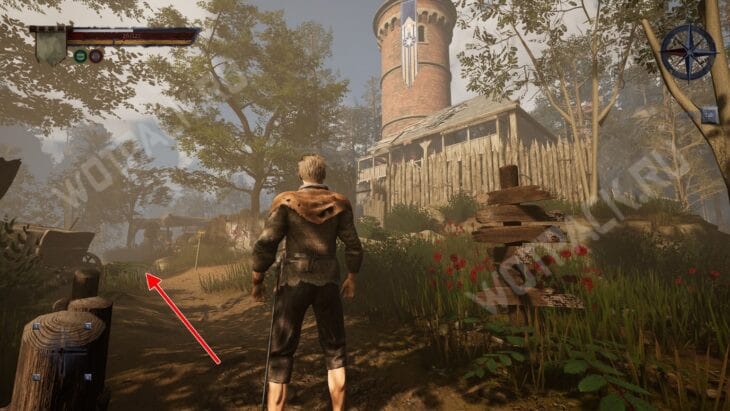Open the character shield banner emblem
Screen dimensions: 730x411
[50, 45]
